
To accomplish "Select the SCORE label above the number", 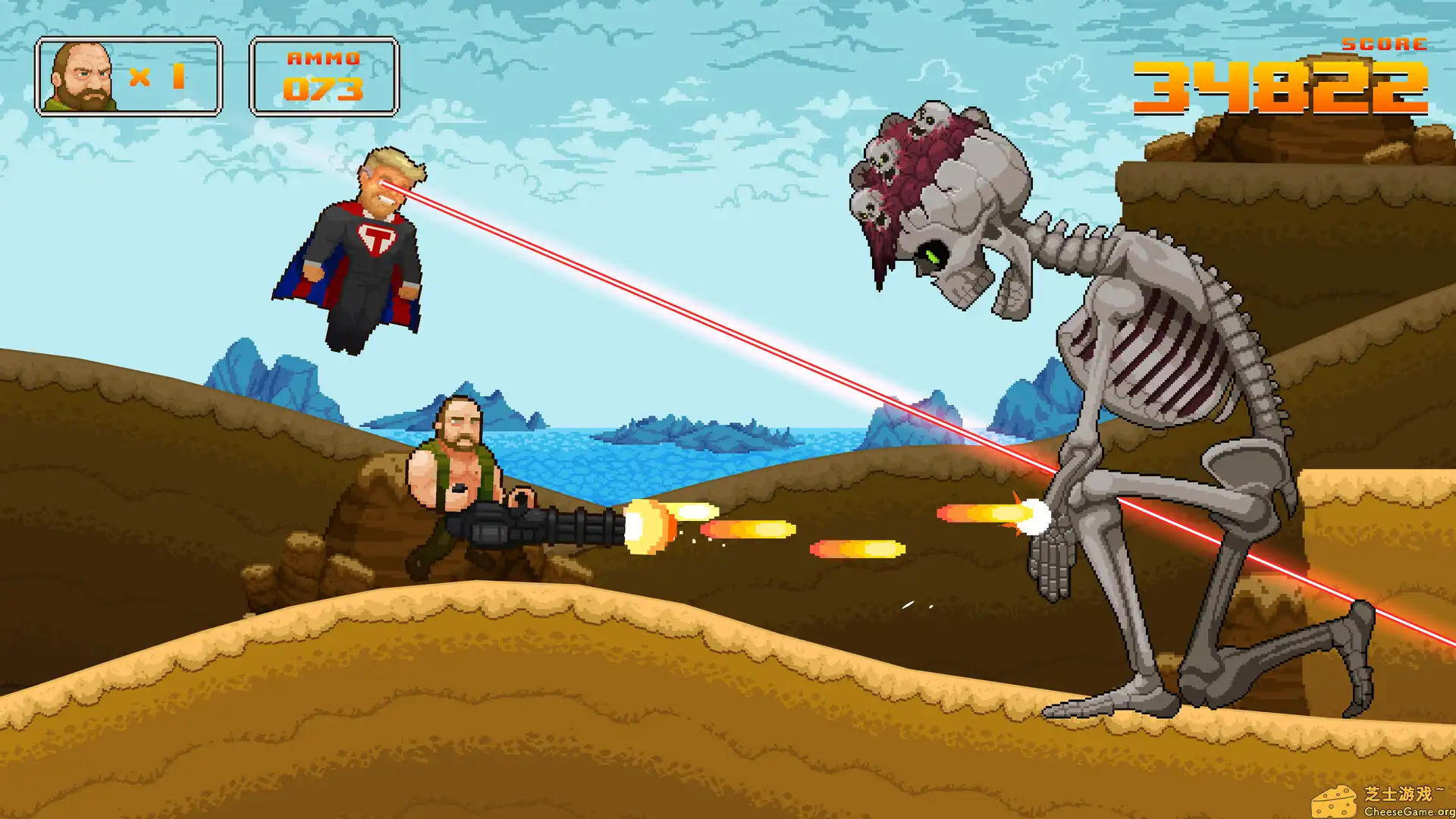I will [x=1382, y=43].
